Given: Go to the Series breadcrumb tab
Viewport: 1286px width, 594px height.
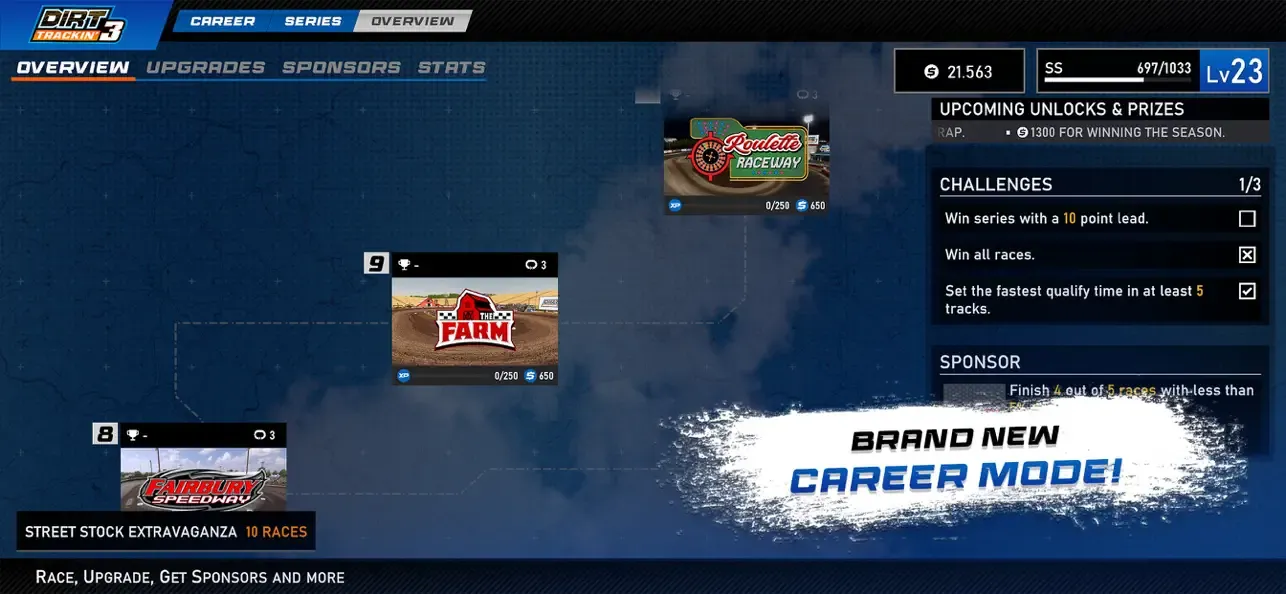Looking at the screenshot, I should 312,21.
